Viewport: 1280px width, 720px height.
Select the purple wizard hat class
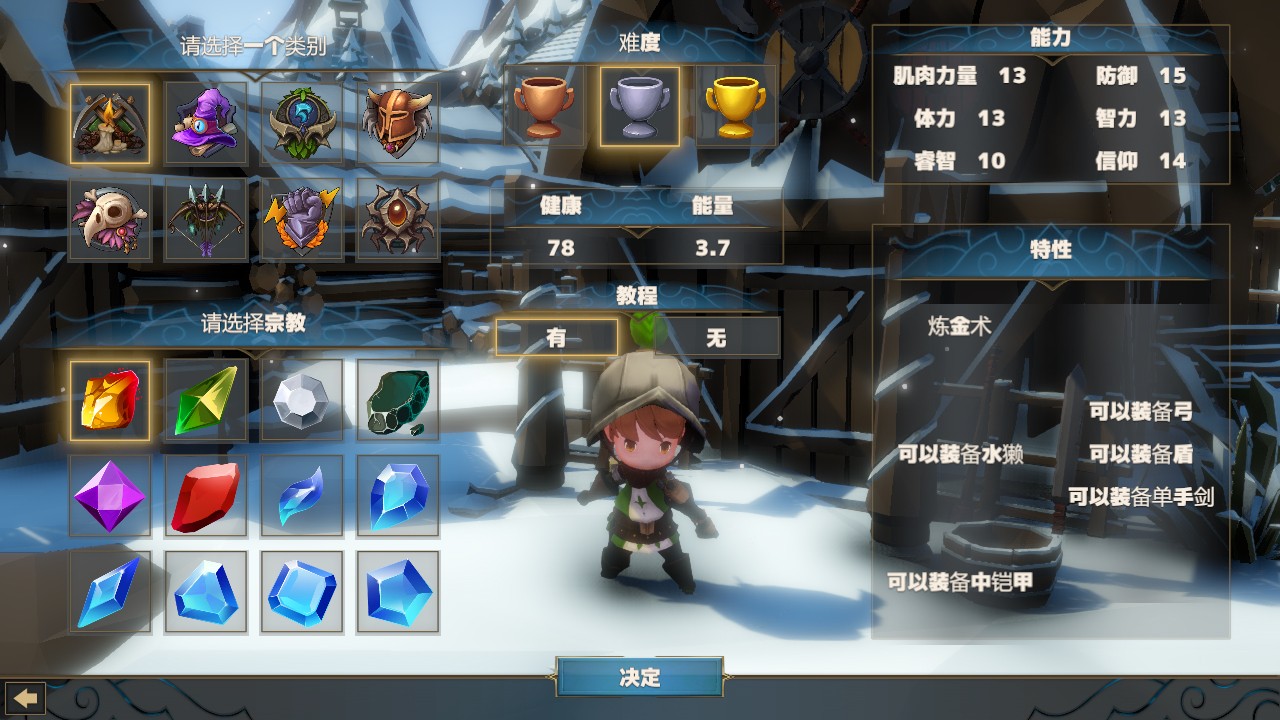(x=206, y=123)
